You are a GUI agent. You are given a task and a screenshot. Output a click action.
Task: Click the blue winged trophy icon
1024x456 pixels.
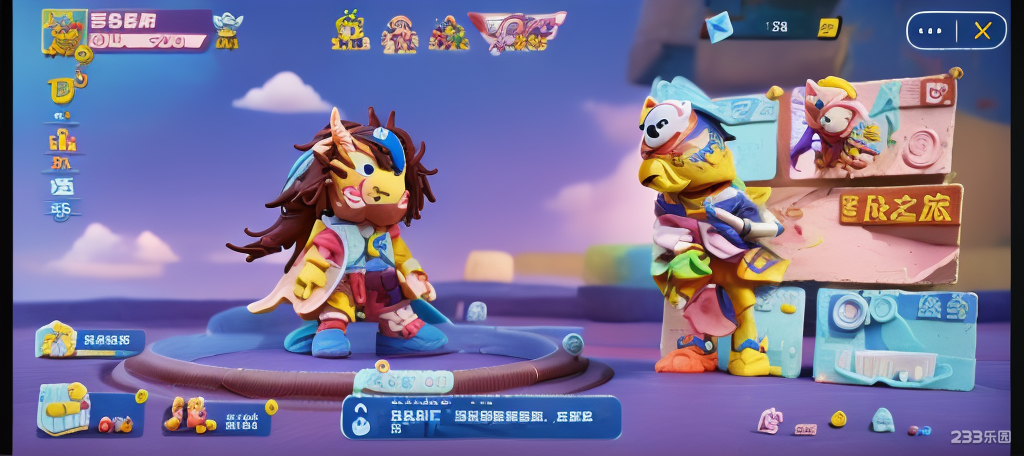tap(227, 30)
